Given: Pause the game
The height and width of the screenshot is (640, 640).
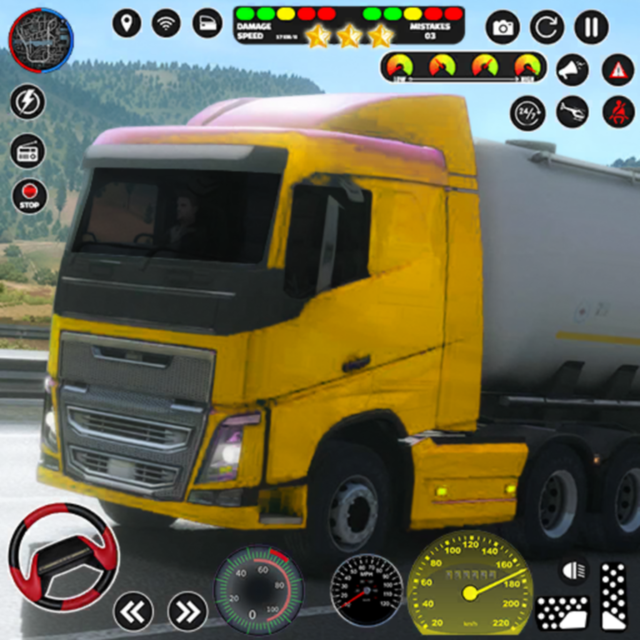Looking at the screenshot, I should [x=591, y=27].
